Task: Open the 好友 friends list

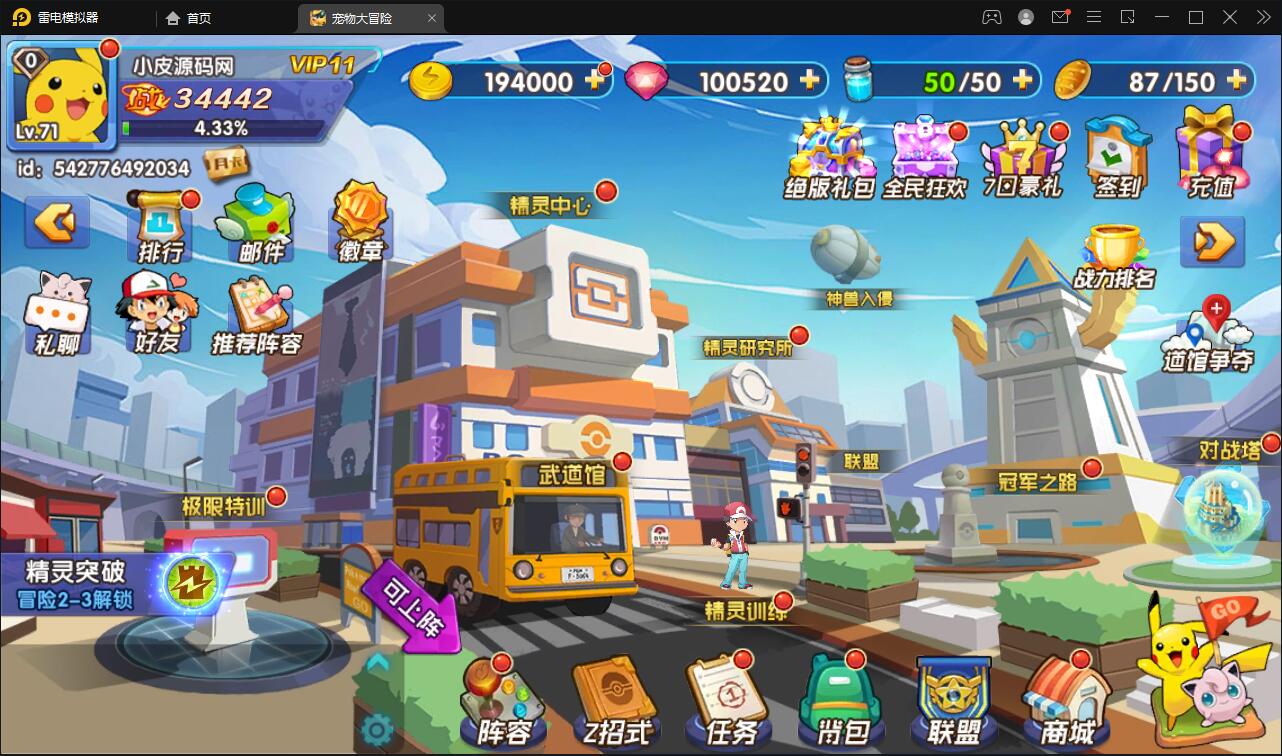Action: pos(155,318)
